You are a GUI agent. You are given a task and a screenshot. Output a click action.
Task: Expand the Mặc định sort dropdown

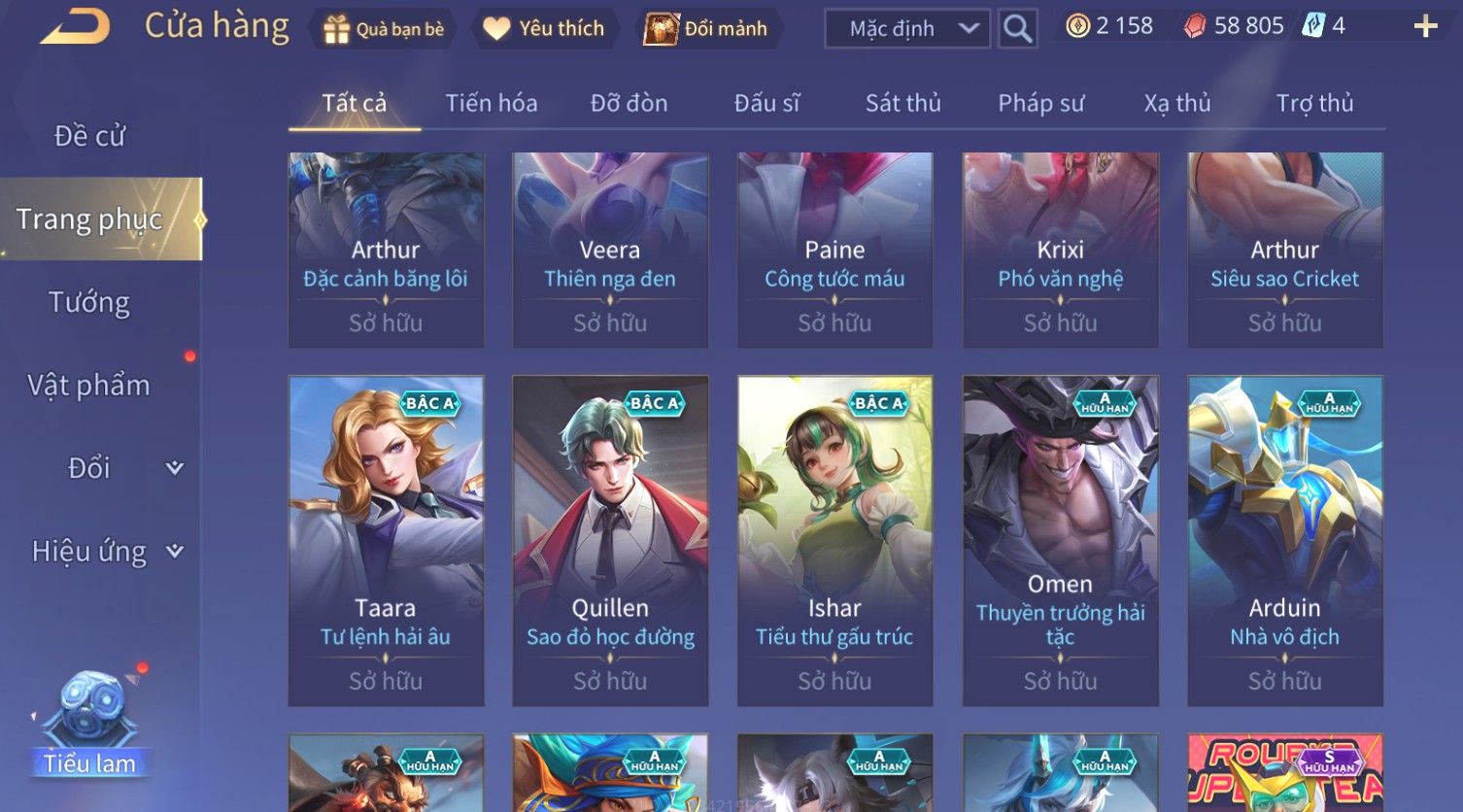906,29
